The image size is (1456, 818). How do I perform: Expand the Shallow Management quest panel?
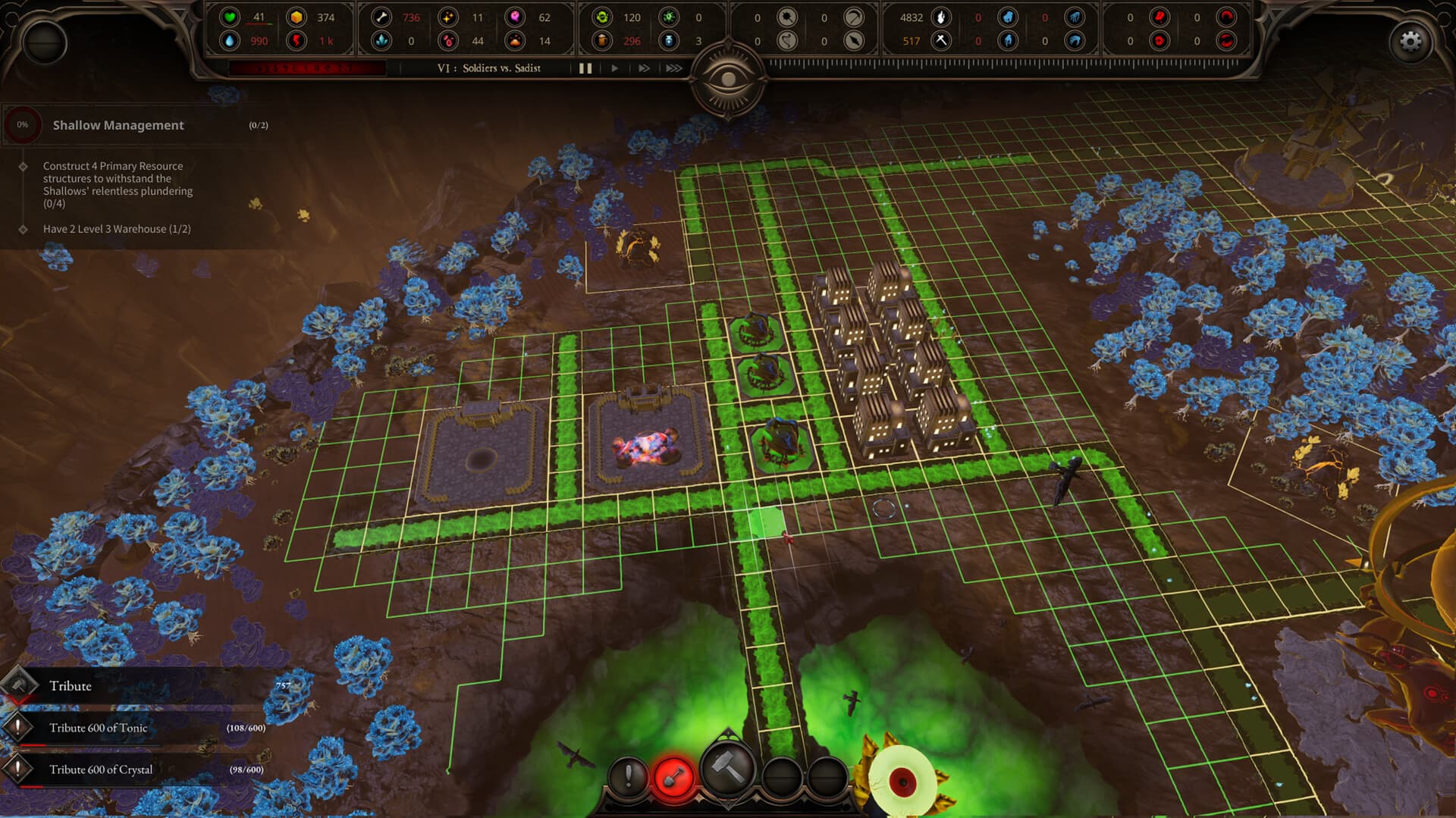(x=118, y=125)
